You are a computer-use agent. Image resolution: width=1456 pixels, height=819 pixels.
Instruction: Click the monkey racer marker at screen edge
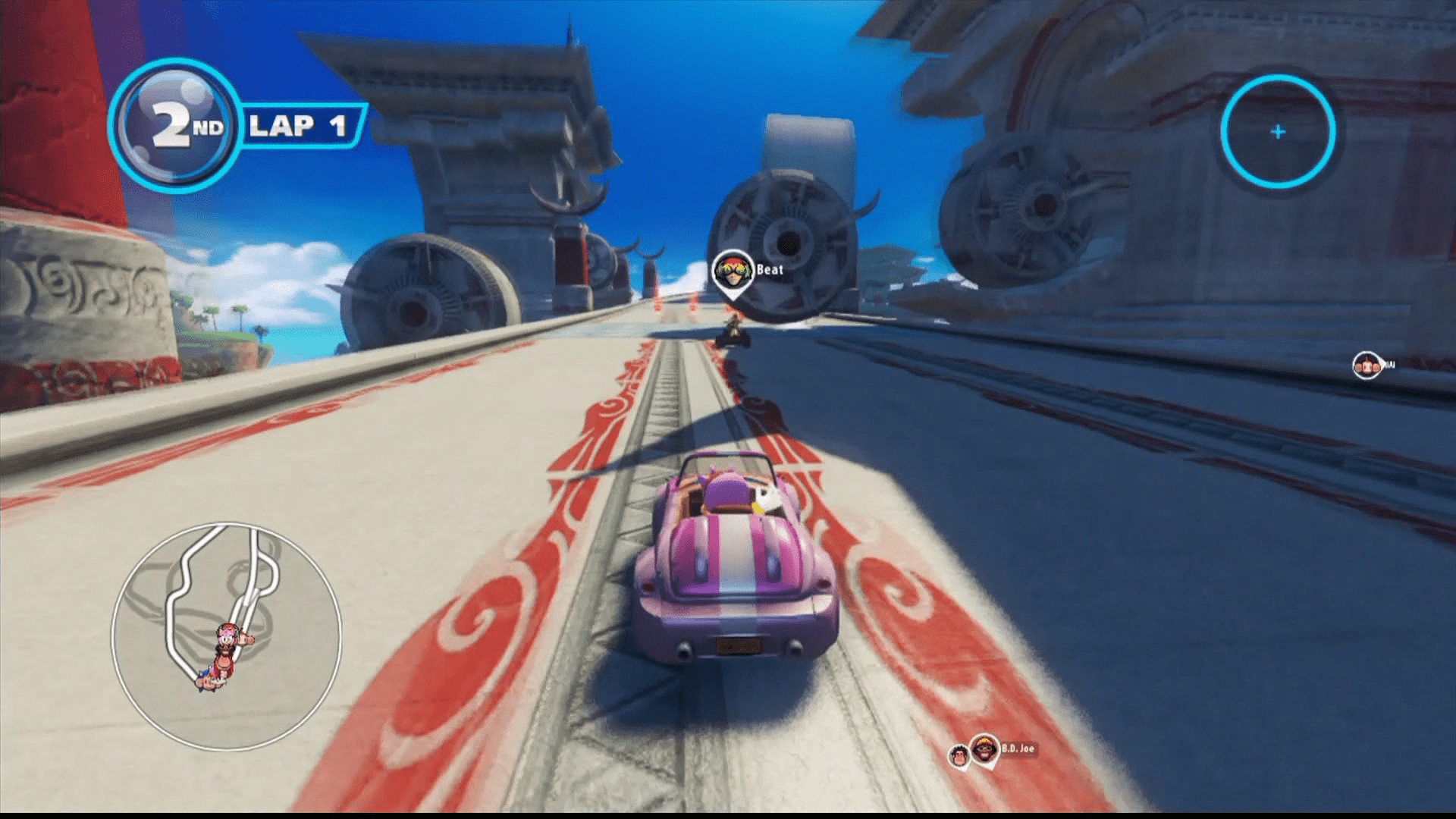pos(1367,366)
